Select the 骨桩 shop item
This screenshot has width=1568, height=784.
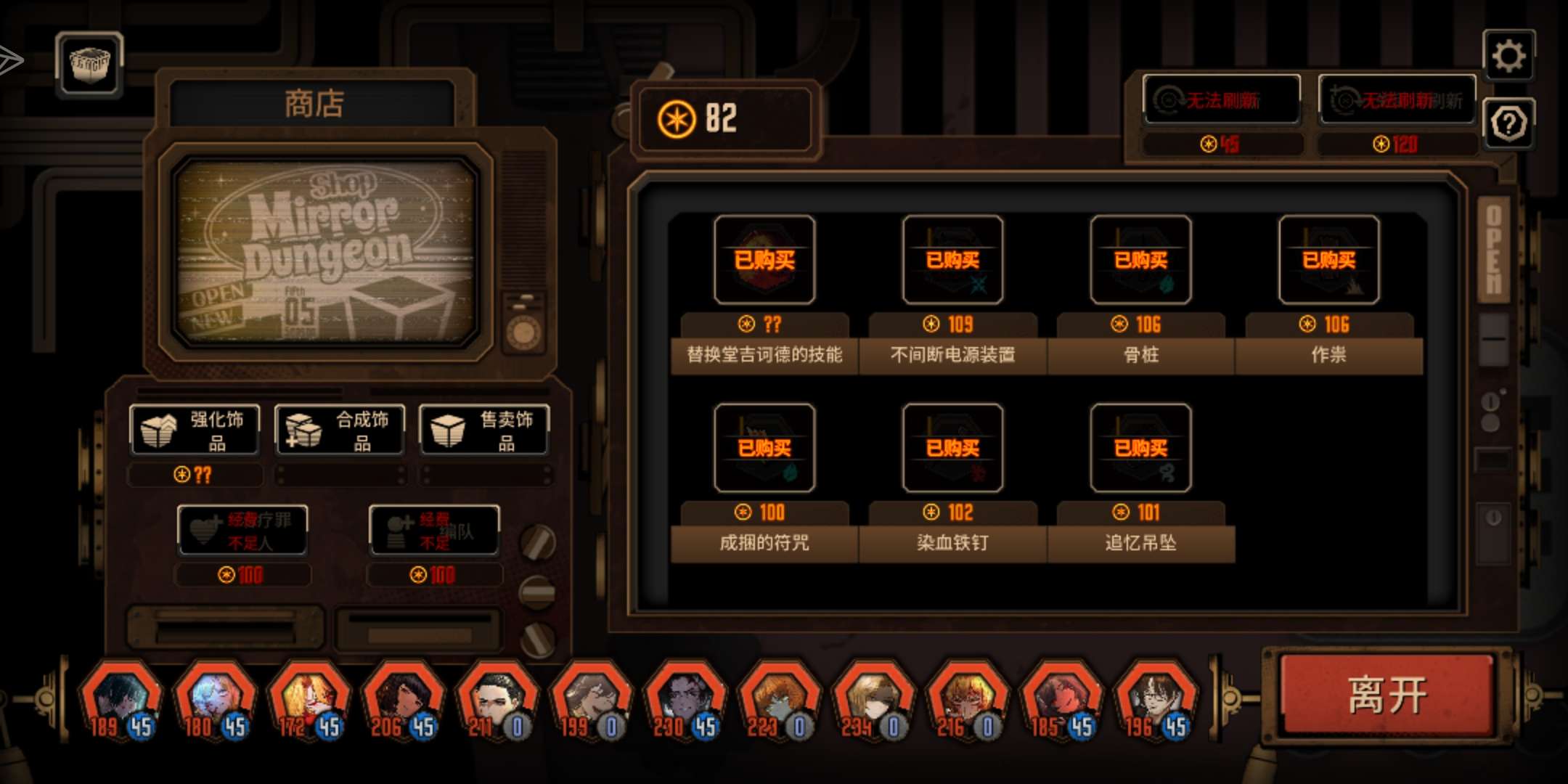click(1140, 260)
